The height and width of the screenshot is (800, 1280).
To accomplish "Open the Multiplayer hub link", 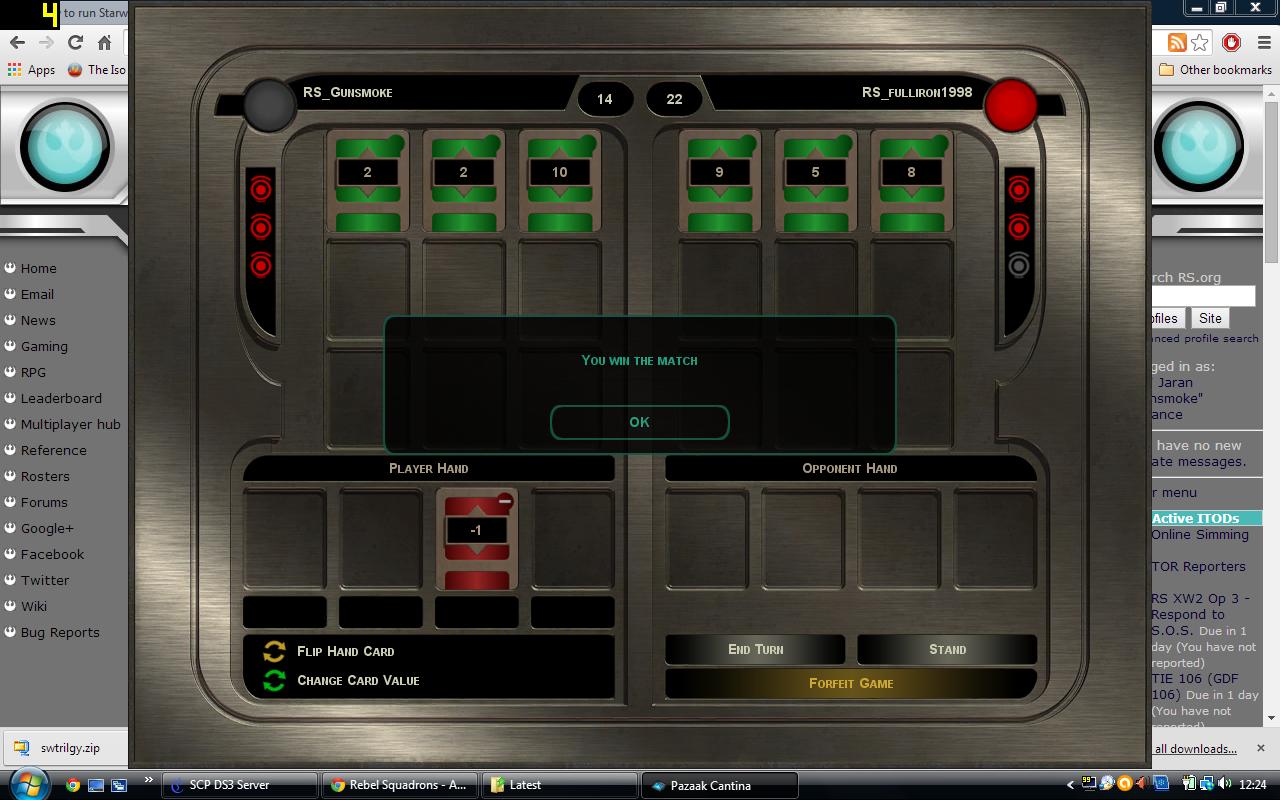I will (x=70, y=424).
